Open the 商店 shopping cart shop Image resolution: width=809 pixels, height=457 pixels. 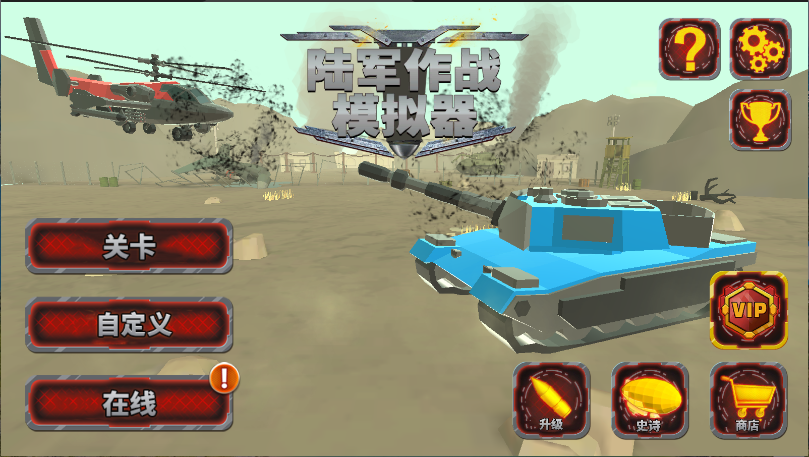coord(747,401)
